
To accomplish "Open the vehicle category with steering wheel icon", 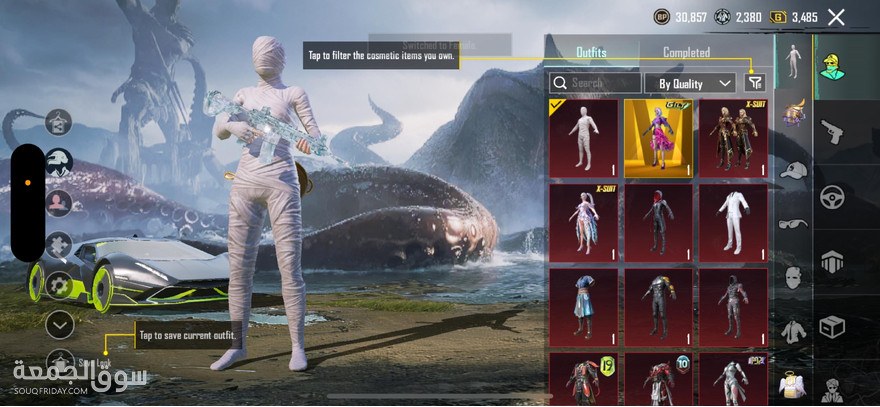I will pos(832,197).
